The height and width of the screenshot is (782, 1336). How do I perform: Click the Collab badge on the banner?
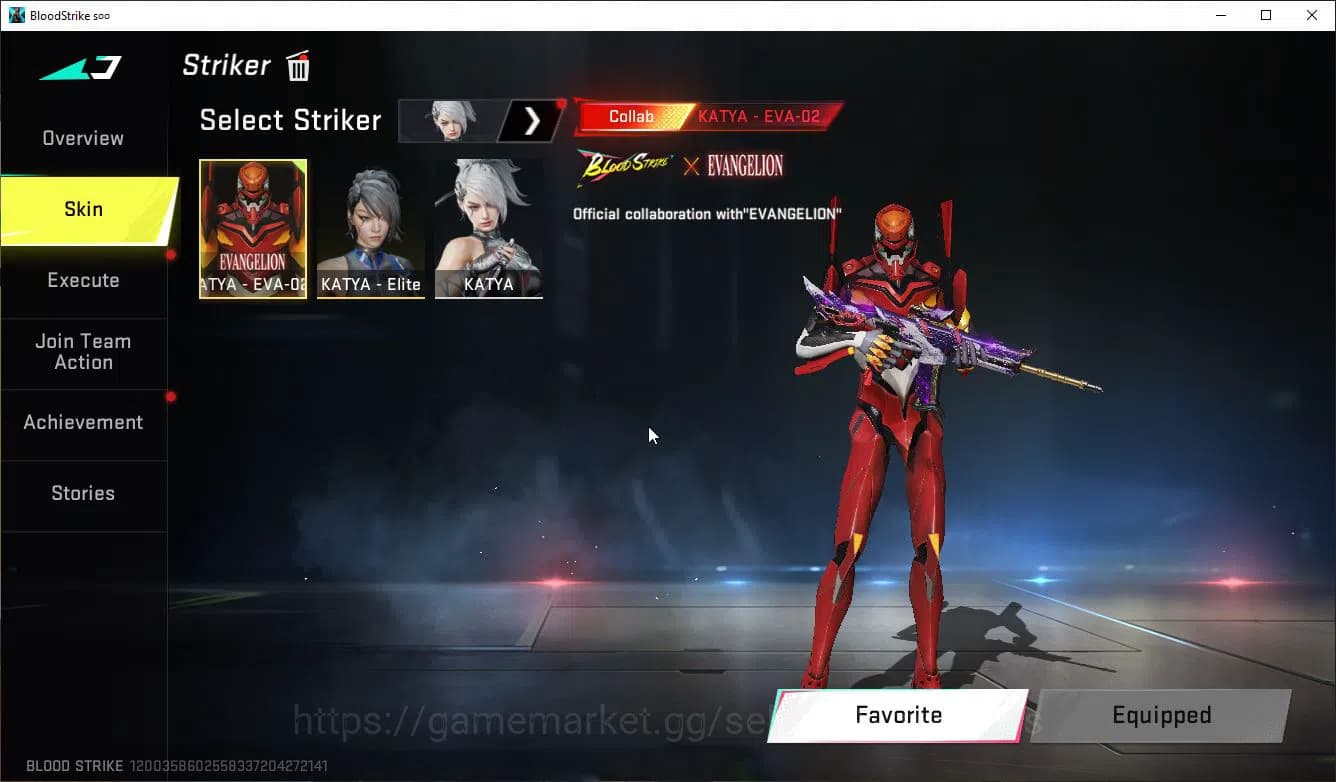tap(631, 116)
